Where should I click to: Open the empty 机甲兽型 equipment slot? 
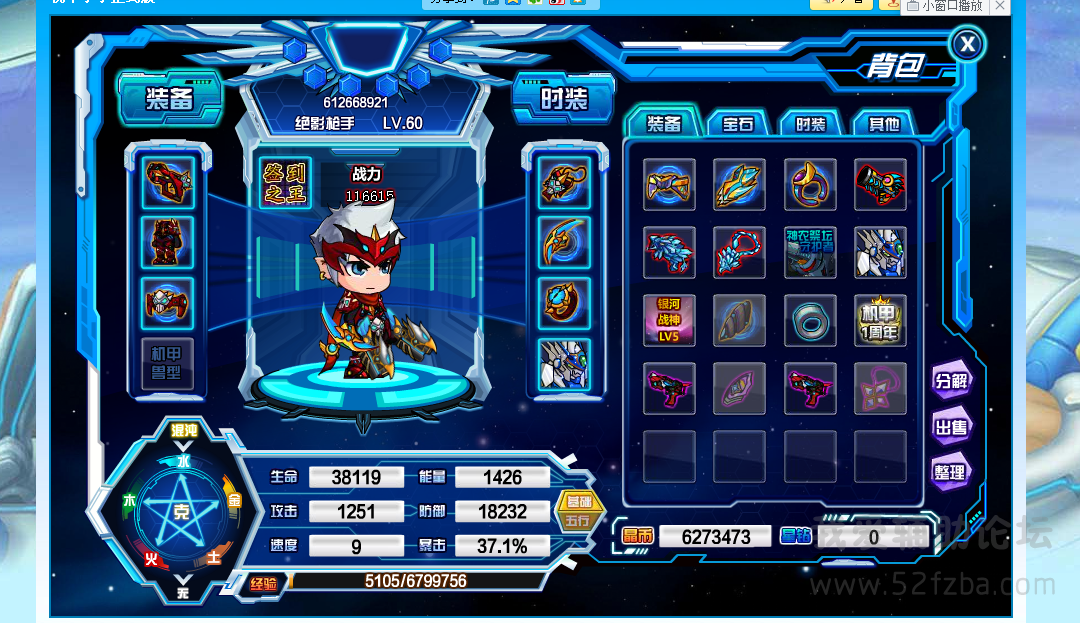click(x=167, y=364)
